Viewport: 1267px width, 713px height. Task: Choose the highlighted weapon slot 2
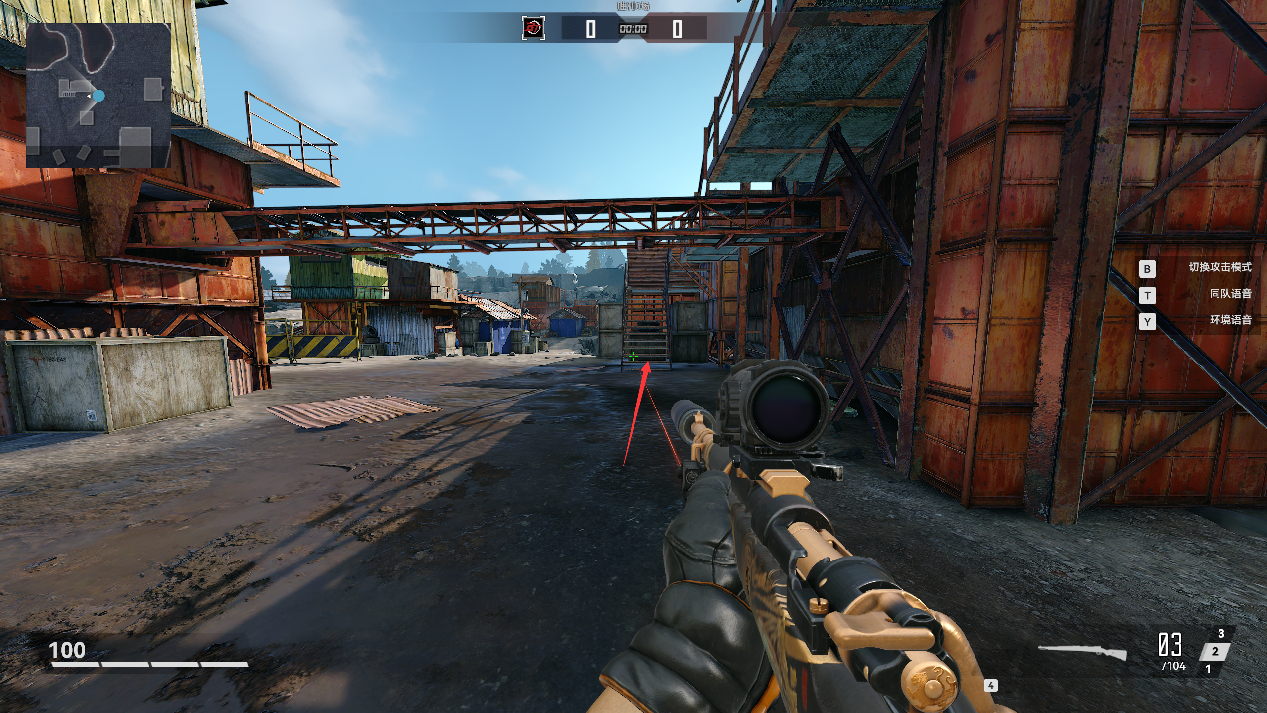tap(1213, 652)
